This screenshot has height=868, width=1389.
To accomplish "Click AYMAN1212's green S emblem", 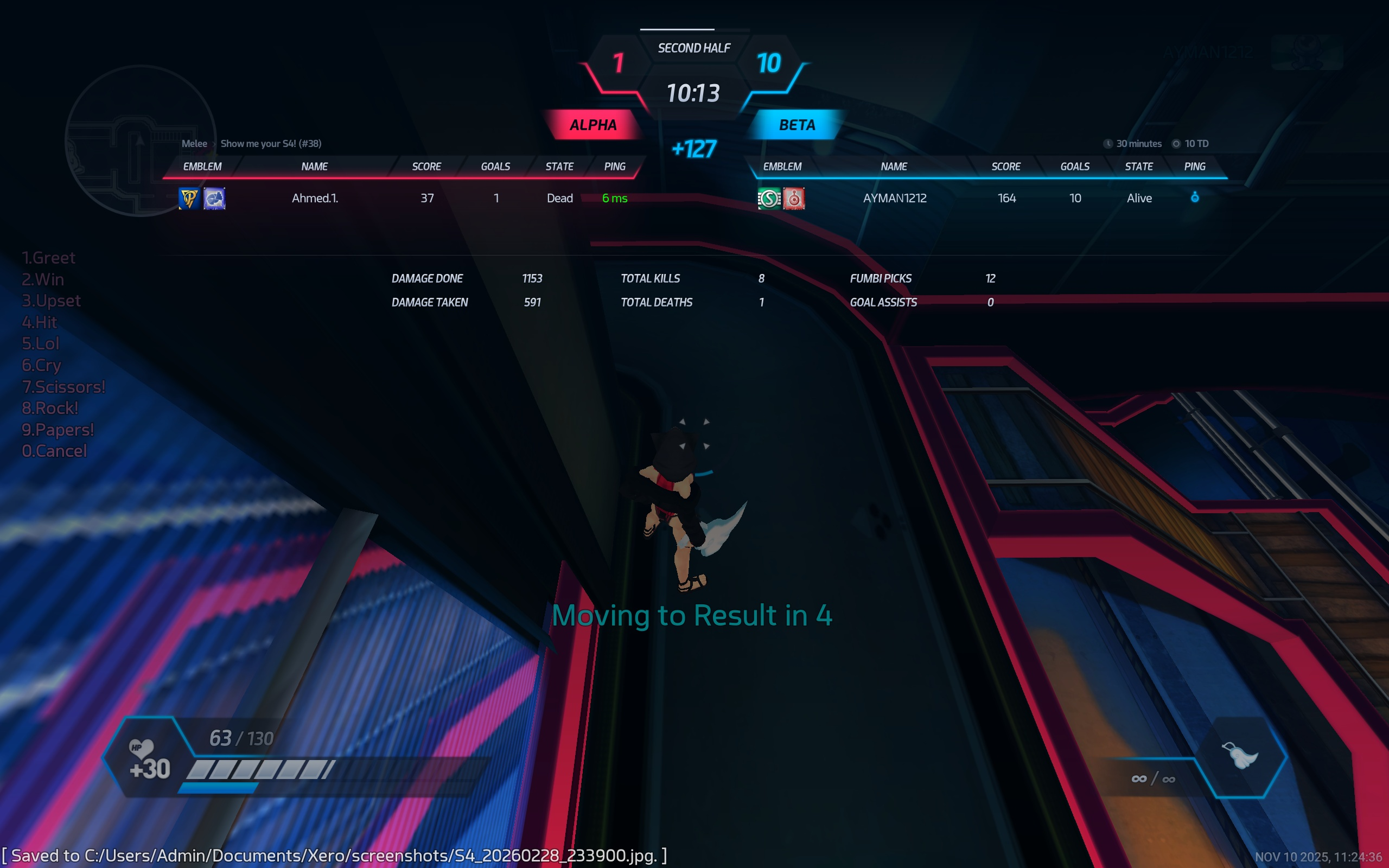I will [769, 199].
